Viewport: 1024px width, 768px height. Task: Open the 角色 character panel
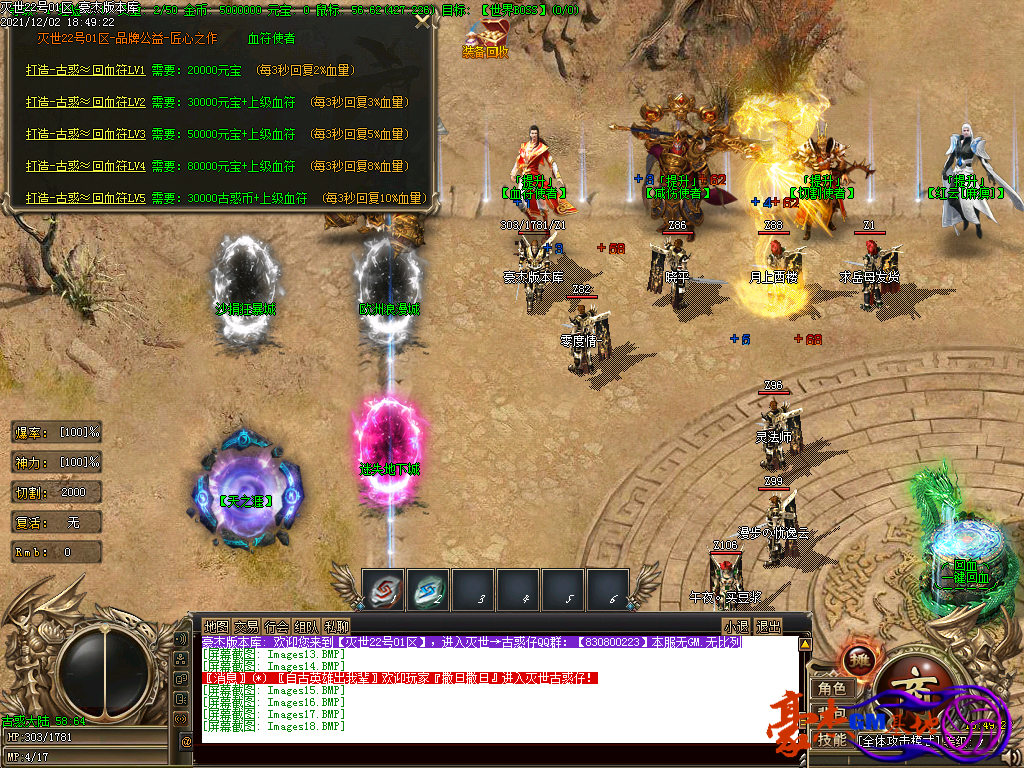click(x=831, y=689)
